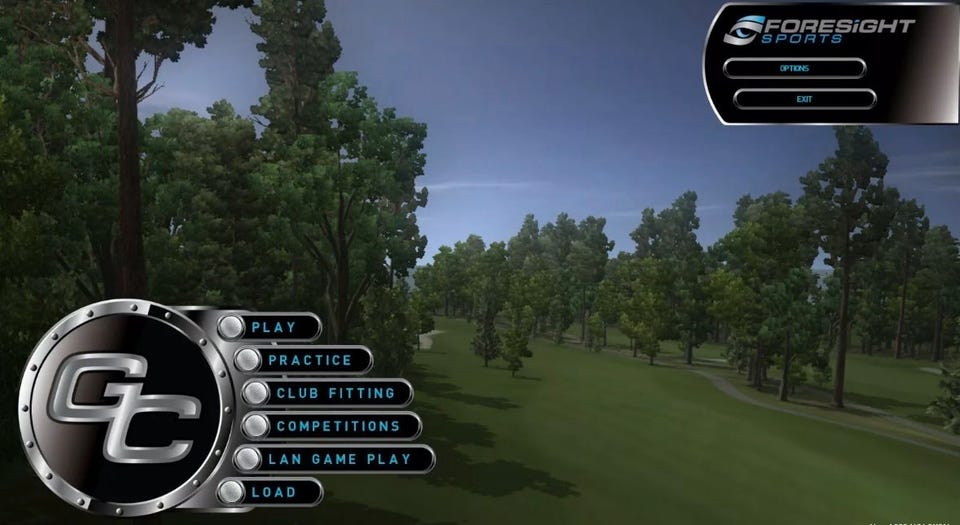Exit the game with Exit button
Image resolution: width=960 pixels, height=525 pixels.
pos(804,99)
